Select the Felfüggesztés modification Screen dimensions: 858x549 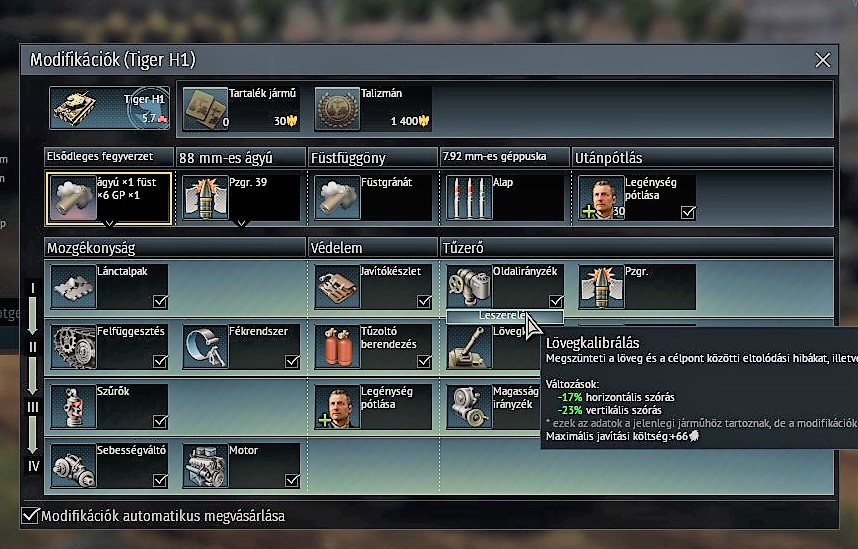(109, 346)
